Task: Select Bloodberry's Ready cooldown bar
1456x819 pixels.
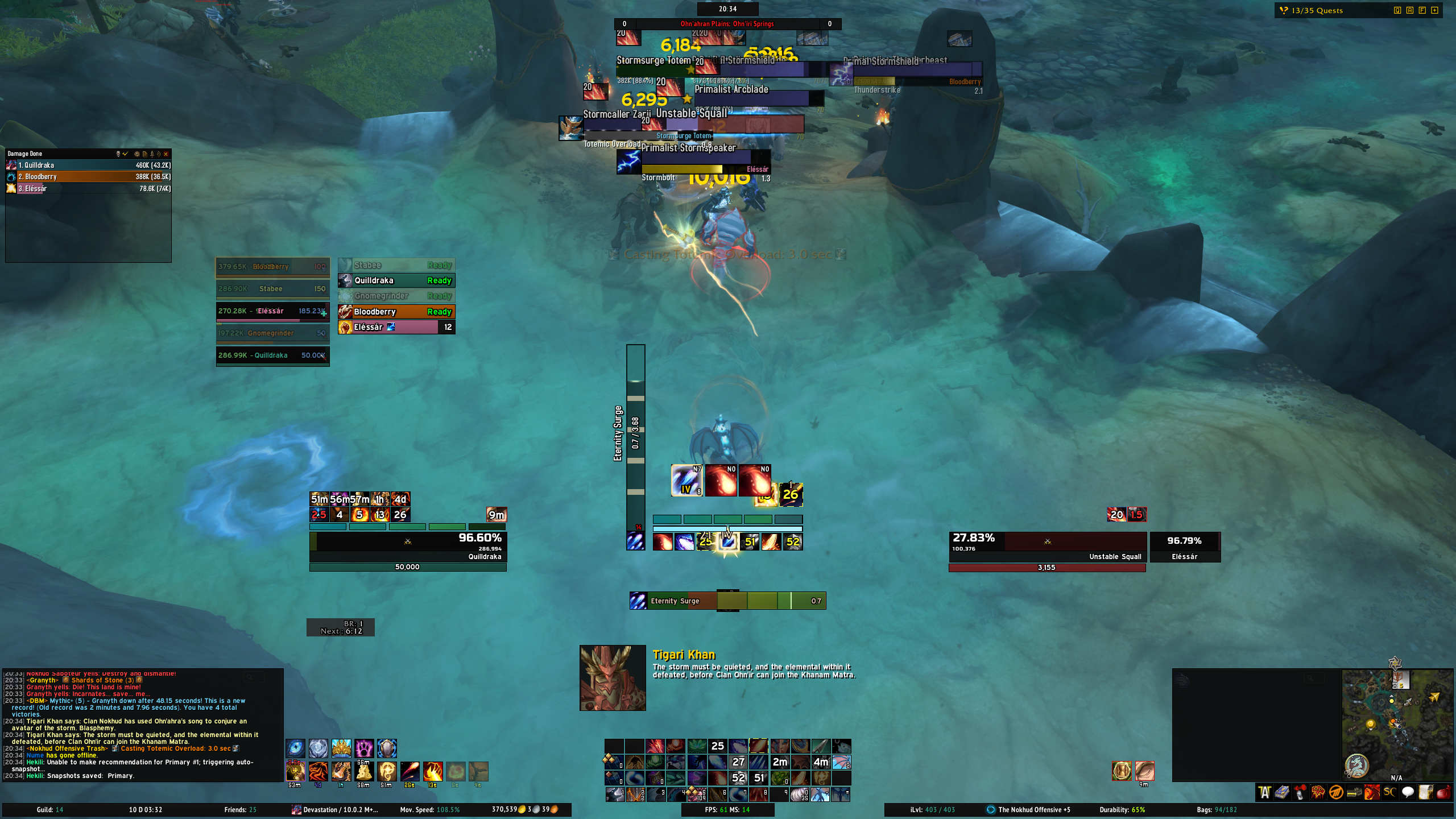Action: pos(396,312)
